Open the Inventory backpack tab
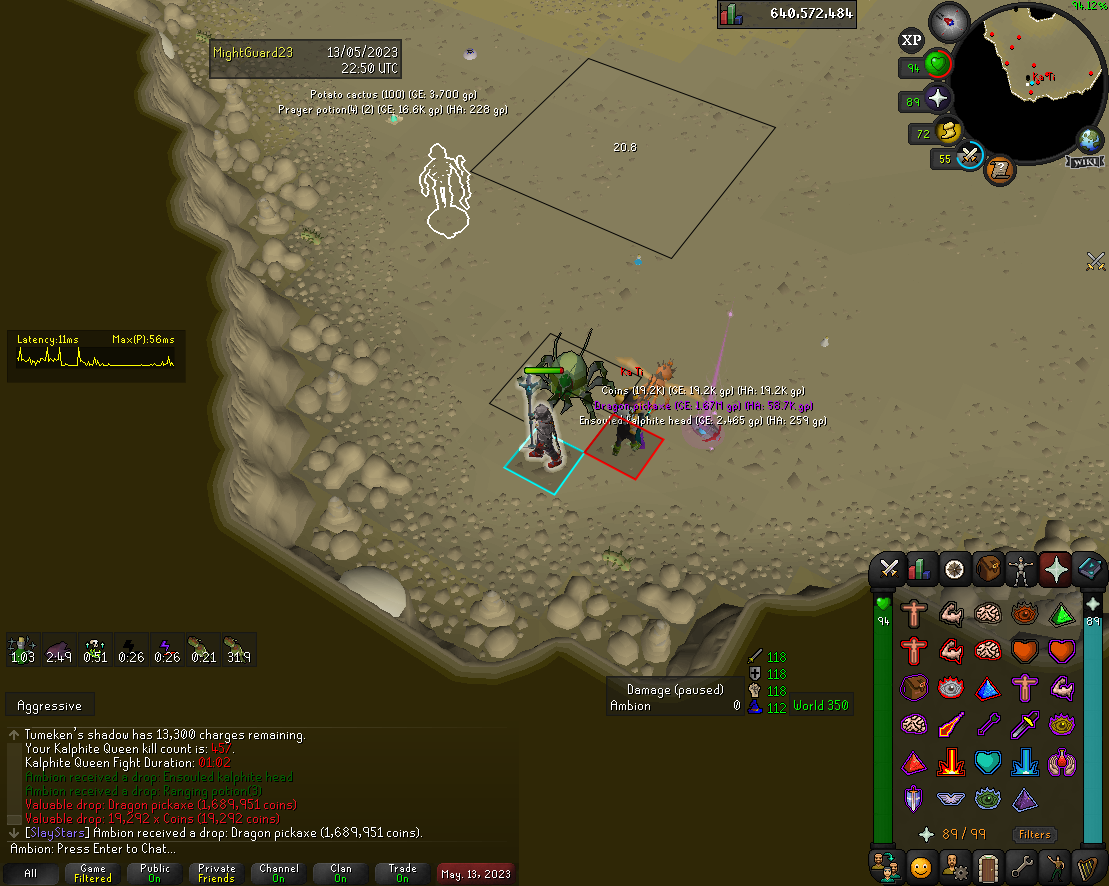Image resolution: width=1109 pixels, height=886 pixels. [x=989, y=569]
